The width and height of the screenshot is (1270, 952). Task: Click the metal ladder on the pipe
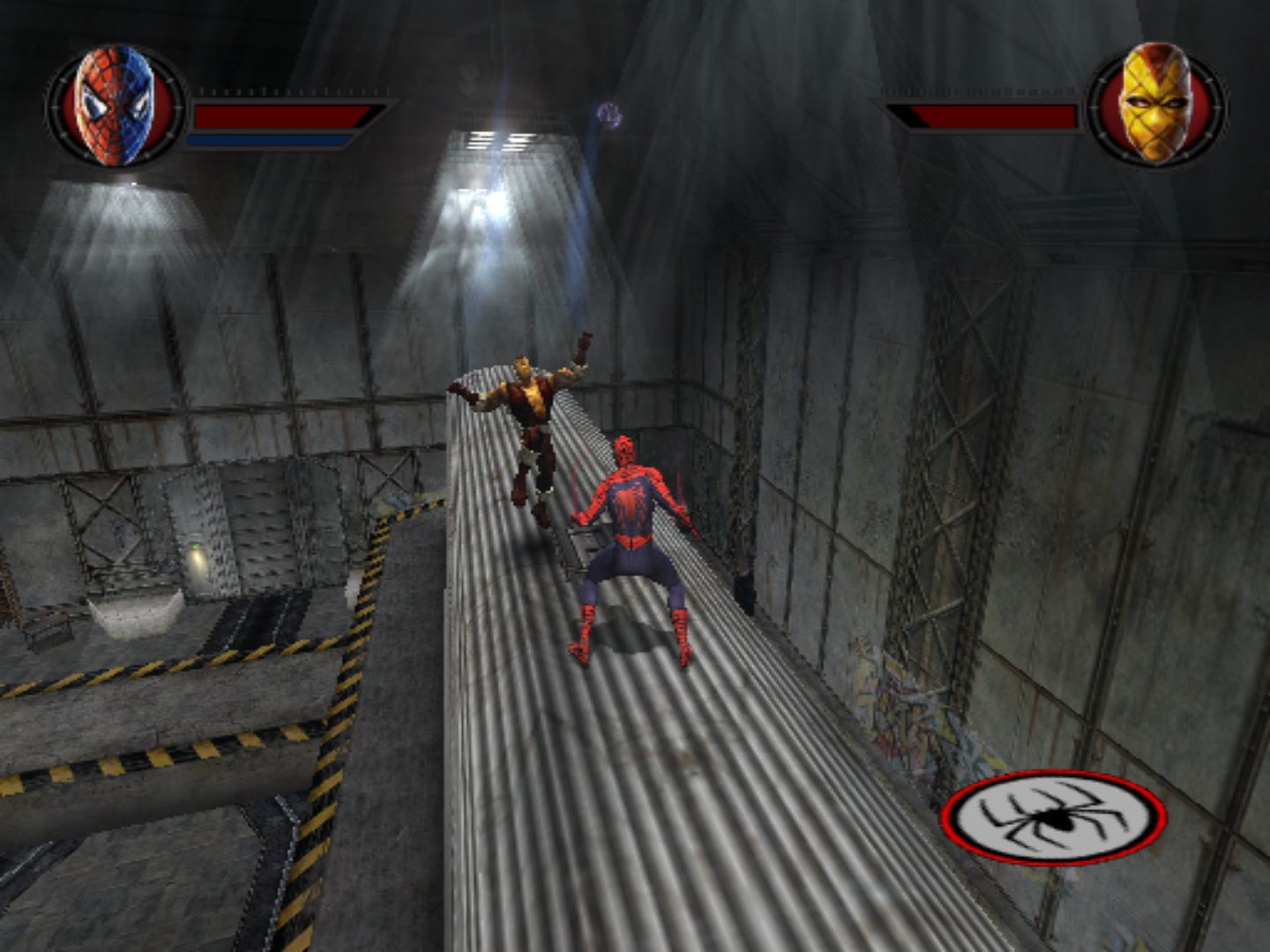pos(582,542)
